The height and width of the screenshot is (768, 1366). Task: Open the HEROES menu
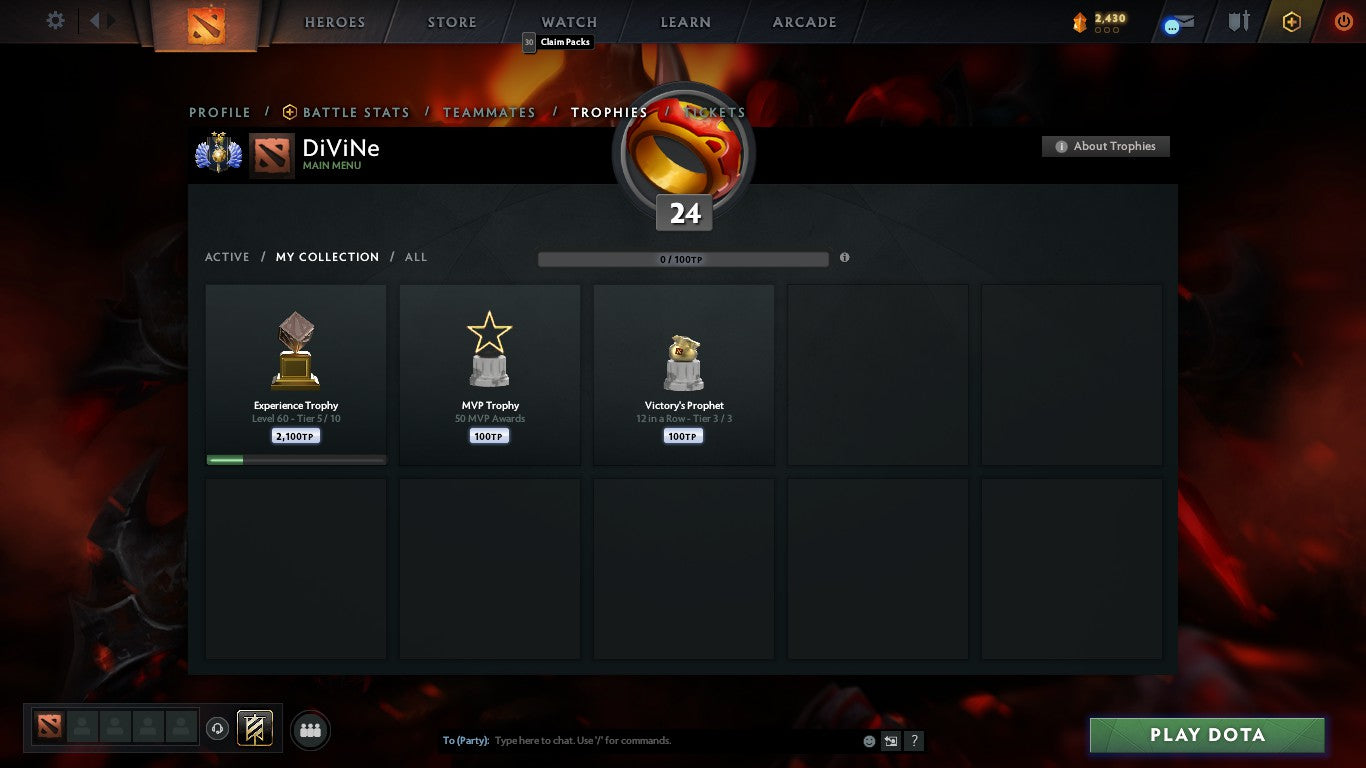click(x=334, y=21)
